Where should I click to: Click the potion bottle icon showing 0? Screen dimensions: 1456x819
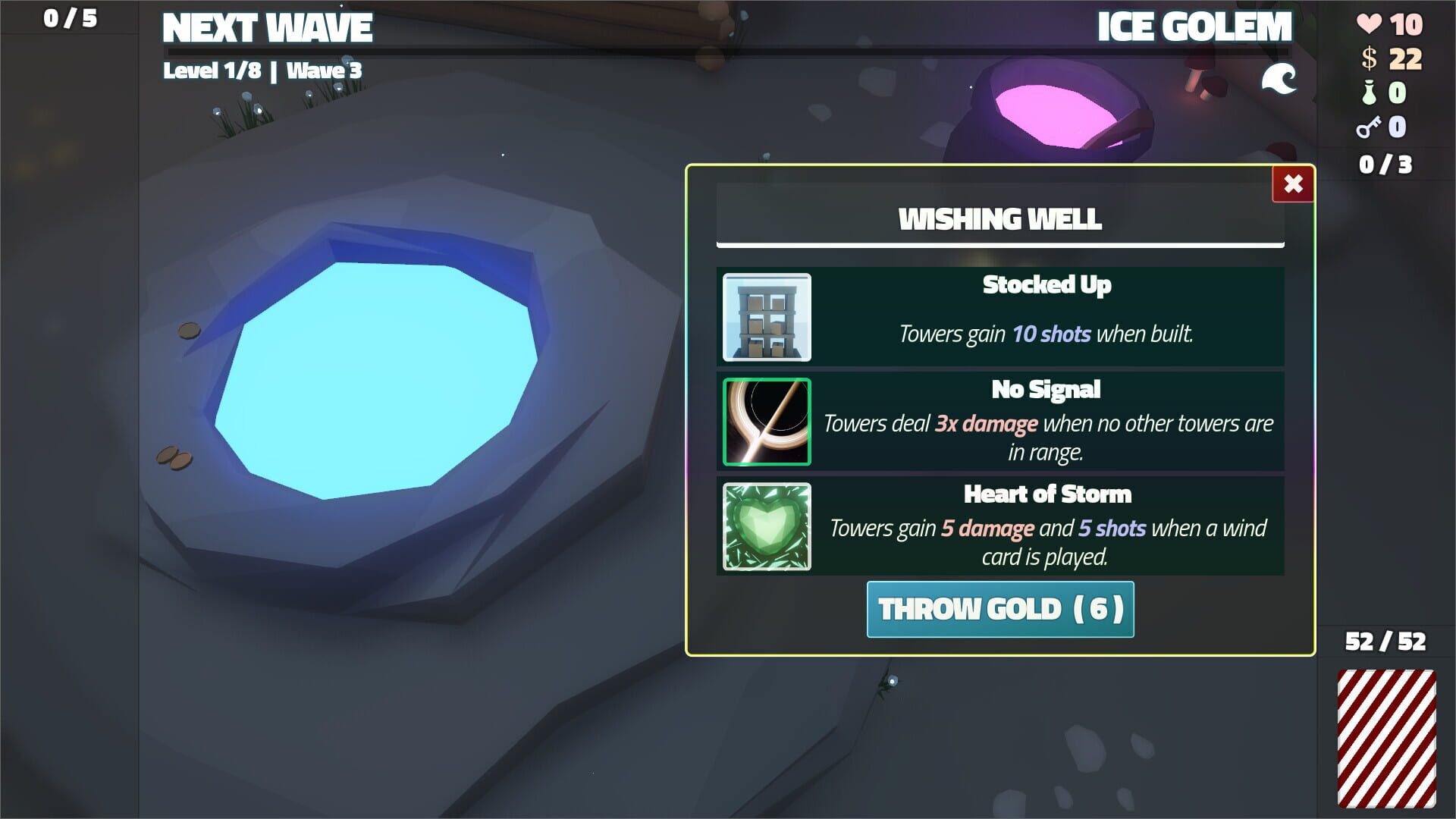[x=1370, y=92]
